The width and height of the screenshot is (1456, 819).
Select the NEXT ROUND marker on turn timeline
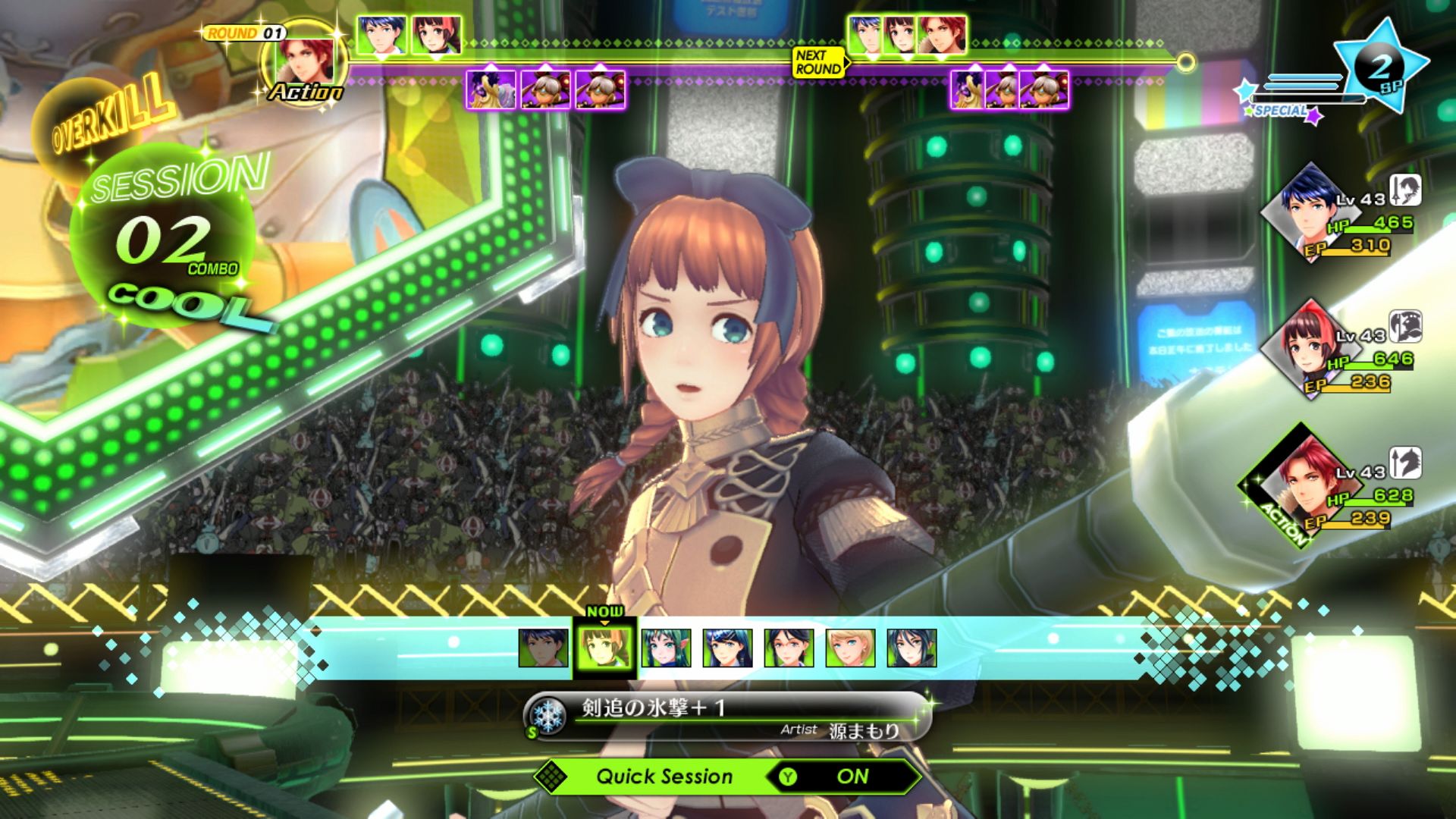pyautogui.click(x=817, y=62)
